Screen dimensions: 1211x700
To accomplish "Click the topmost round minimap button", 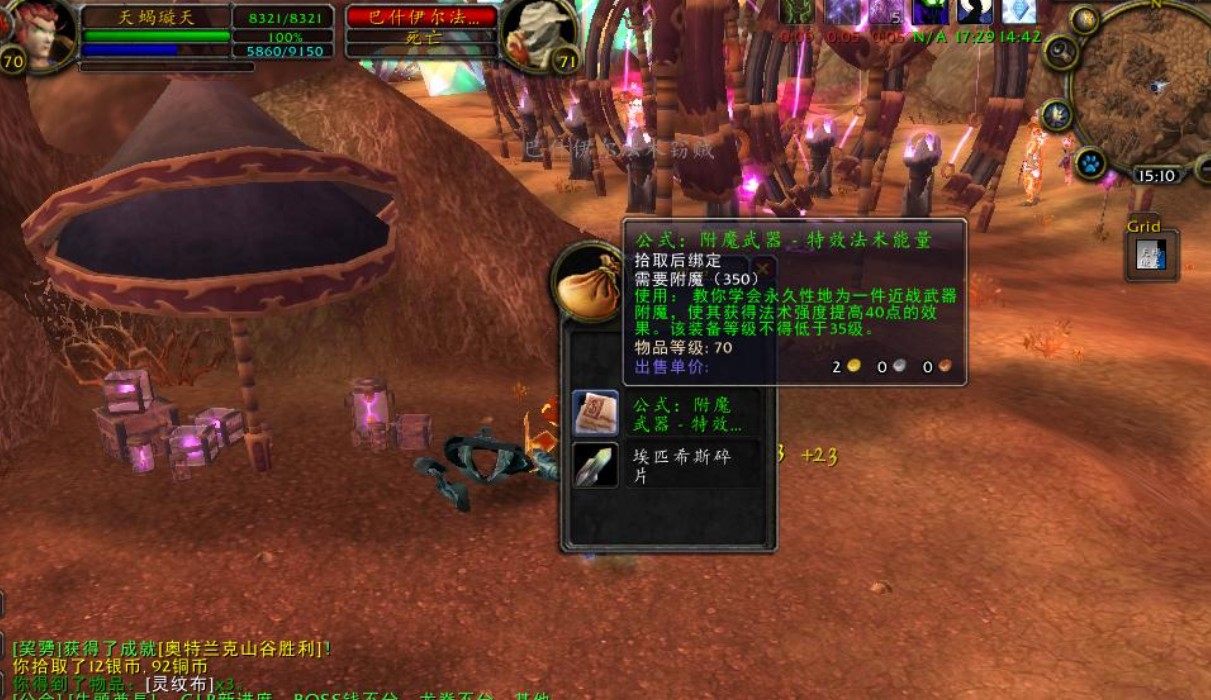I will 1085,19.
